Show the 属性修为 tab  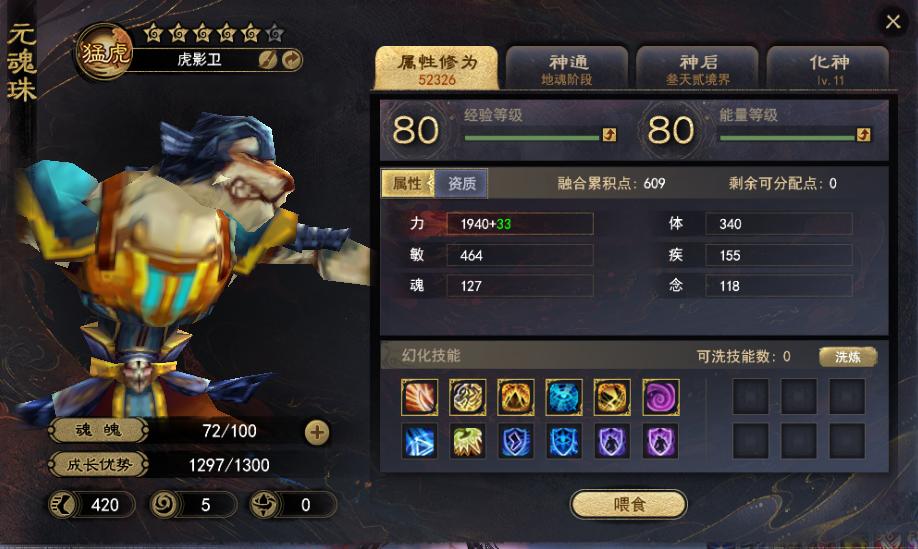tap(437, 68)
